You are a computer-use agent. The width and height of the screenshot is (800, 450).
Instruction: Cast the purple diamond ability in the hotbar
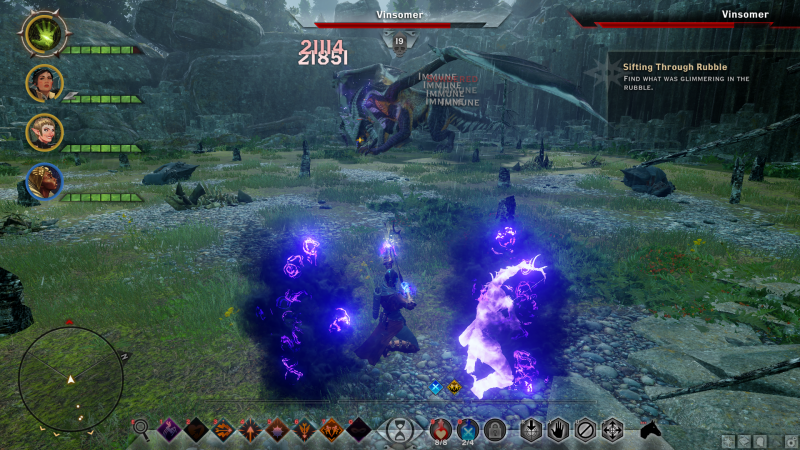coord(168,430)
